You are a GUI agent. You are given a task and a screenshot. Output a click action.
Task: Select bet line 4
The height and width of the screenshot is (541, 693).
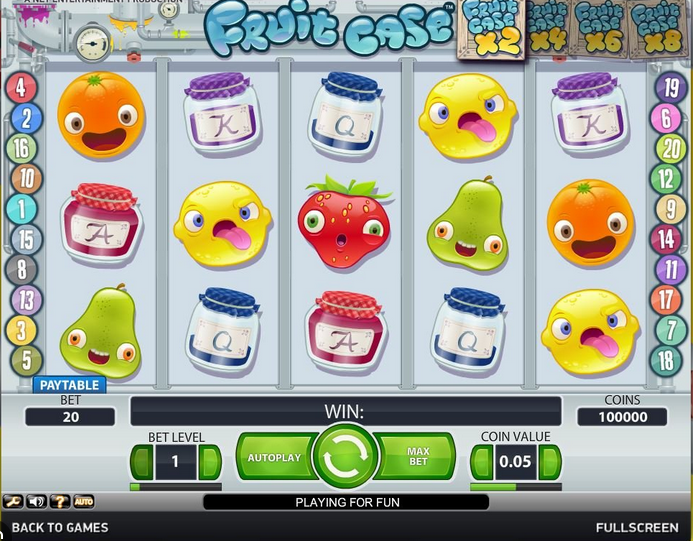point(21,87)
